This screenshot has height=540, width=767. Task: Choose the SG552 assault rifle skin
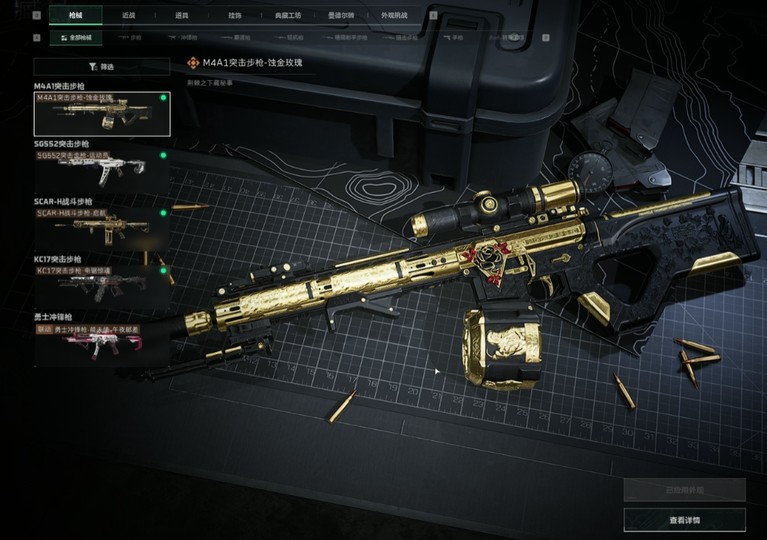[102, 169]
